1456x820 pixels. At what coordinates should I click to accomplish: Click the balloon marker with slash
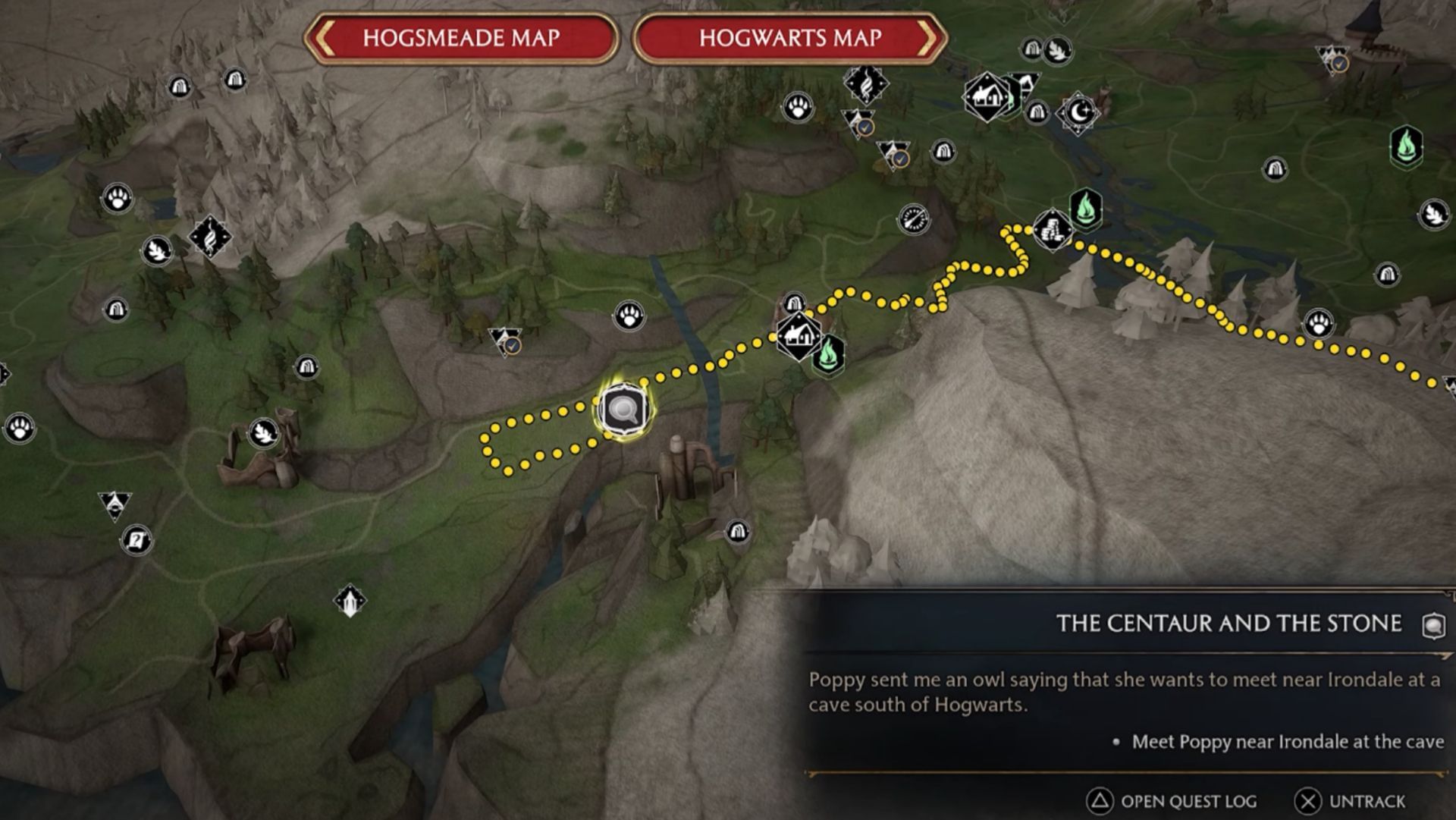(913, 219)
